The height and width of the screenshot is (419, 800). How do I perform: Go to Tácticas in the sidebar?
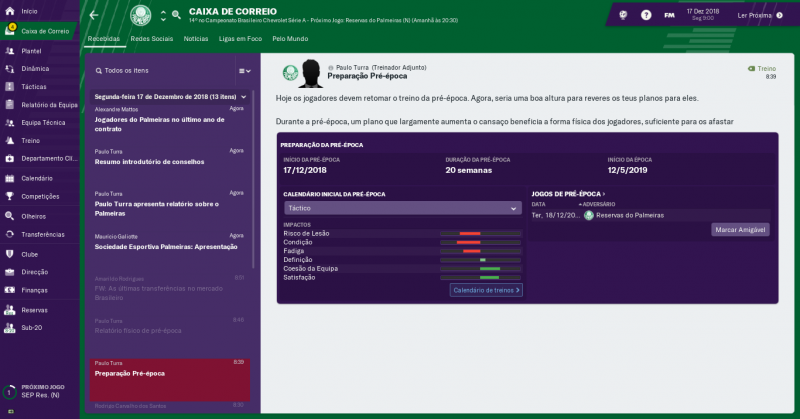click(33, 86)
